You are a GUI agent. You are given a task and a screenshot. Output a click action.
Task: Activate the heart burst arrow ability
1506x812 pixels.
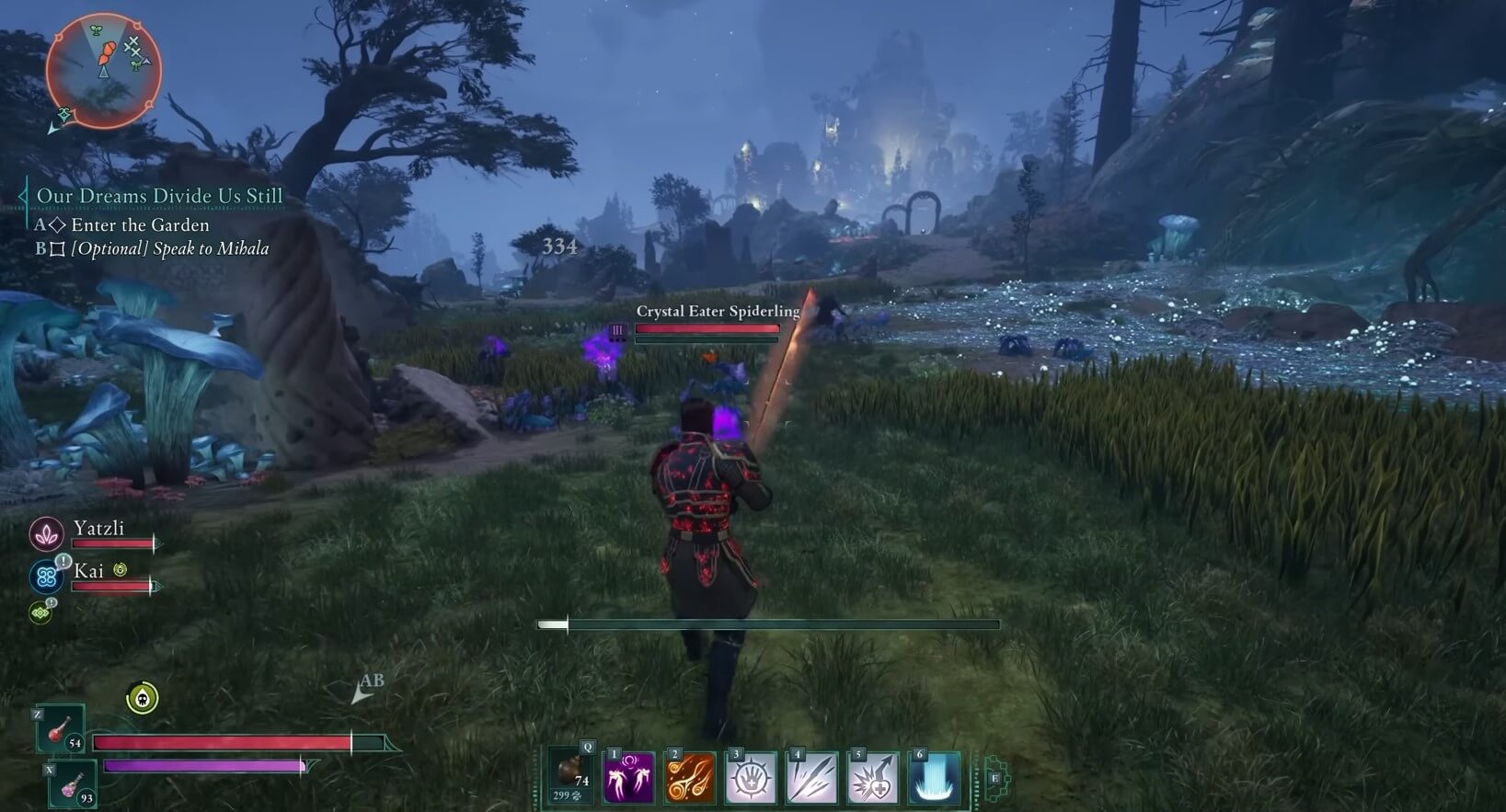[872, 777]
